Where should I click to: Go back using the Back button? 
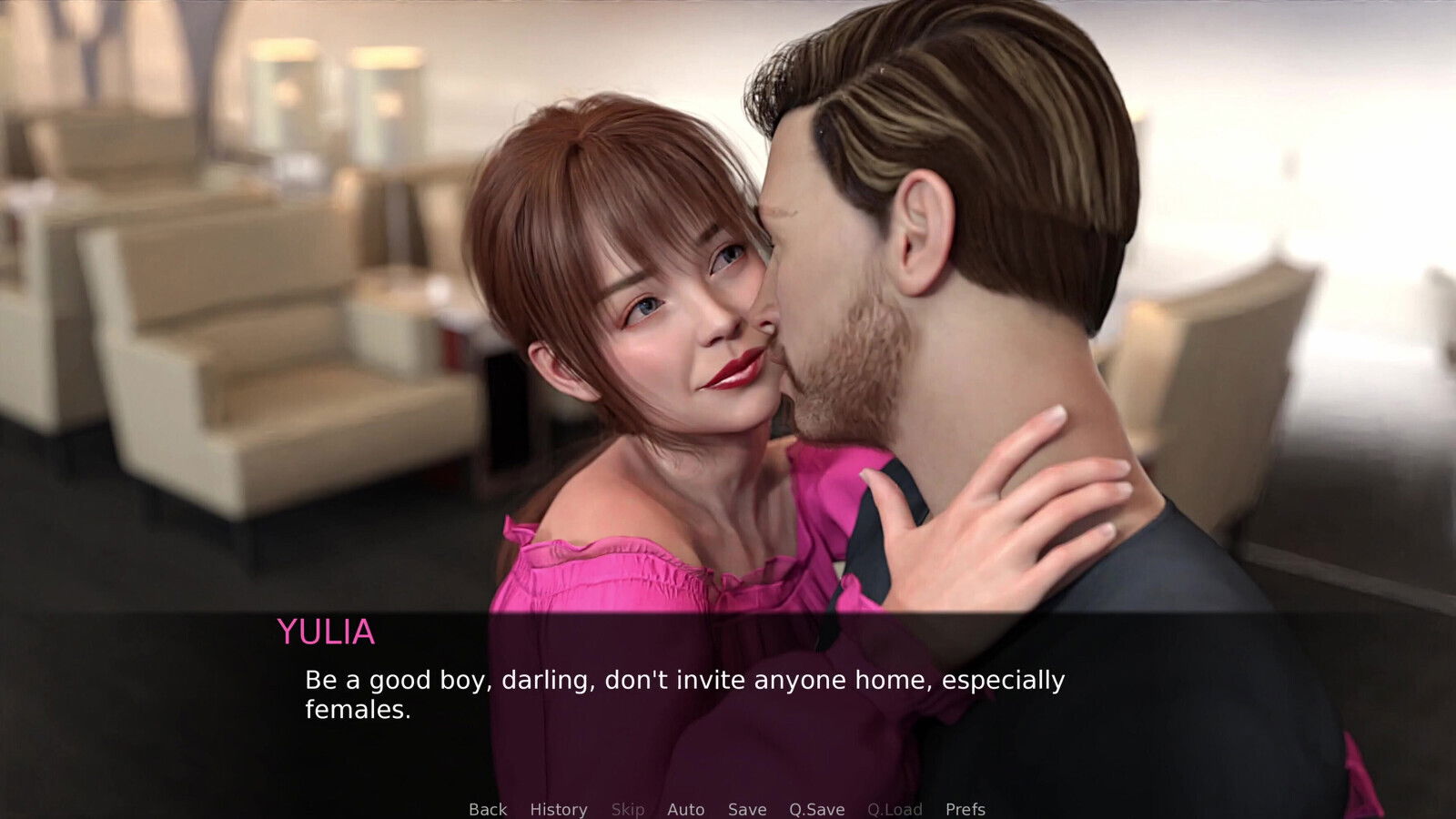pos(488,809)
